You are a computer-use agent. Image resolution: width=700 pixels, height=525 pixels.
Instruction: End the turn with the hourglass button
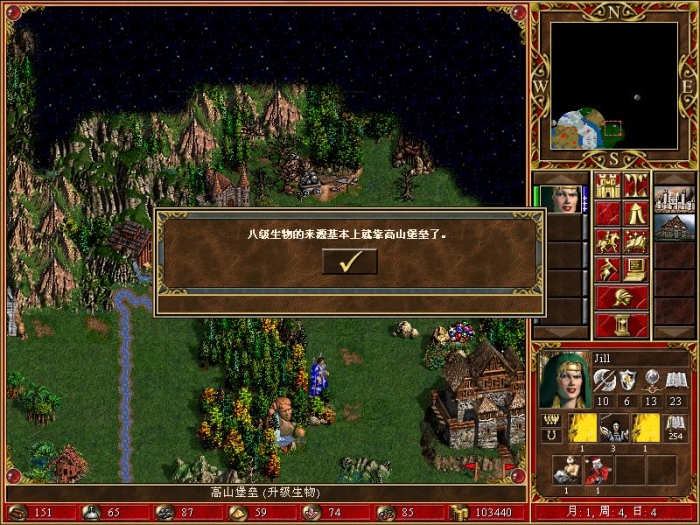[622, 325]
